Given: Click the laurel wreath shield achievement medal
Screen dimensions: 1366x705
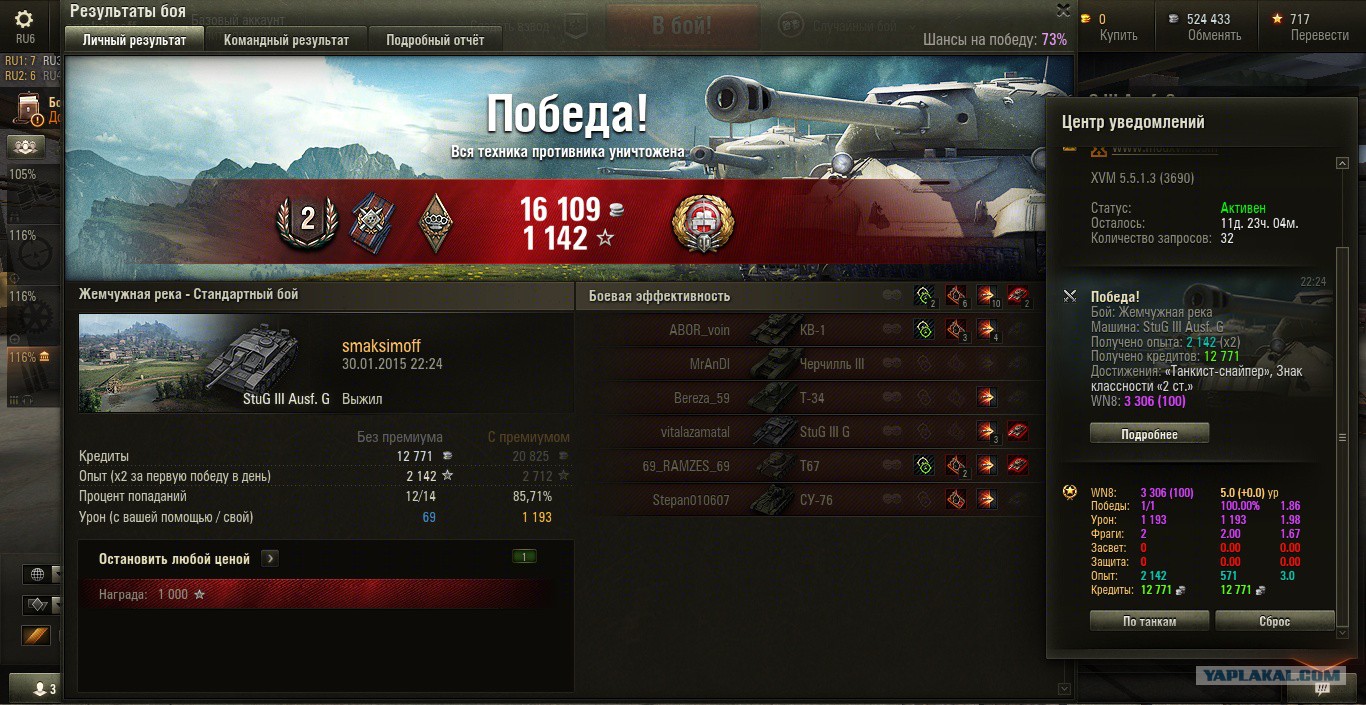Looking at the screenshot, I should 702,223.
